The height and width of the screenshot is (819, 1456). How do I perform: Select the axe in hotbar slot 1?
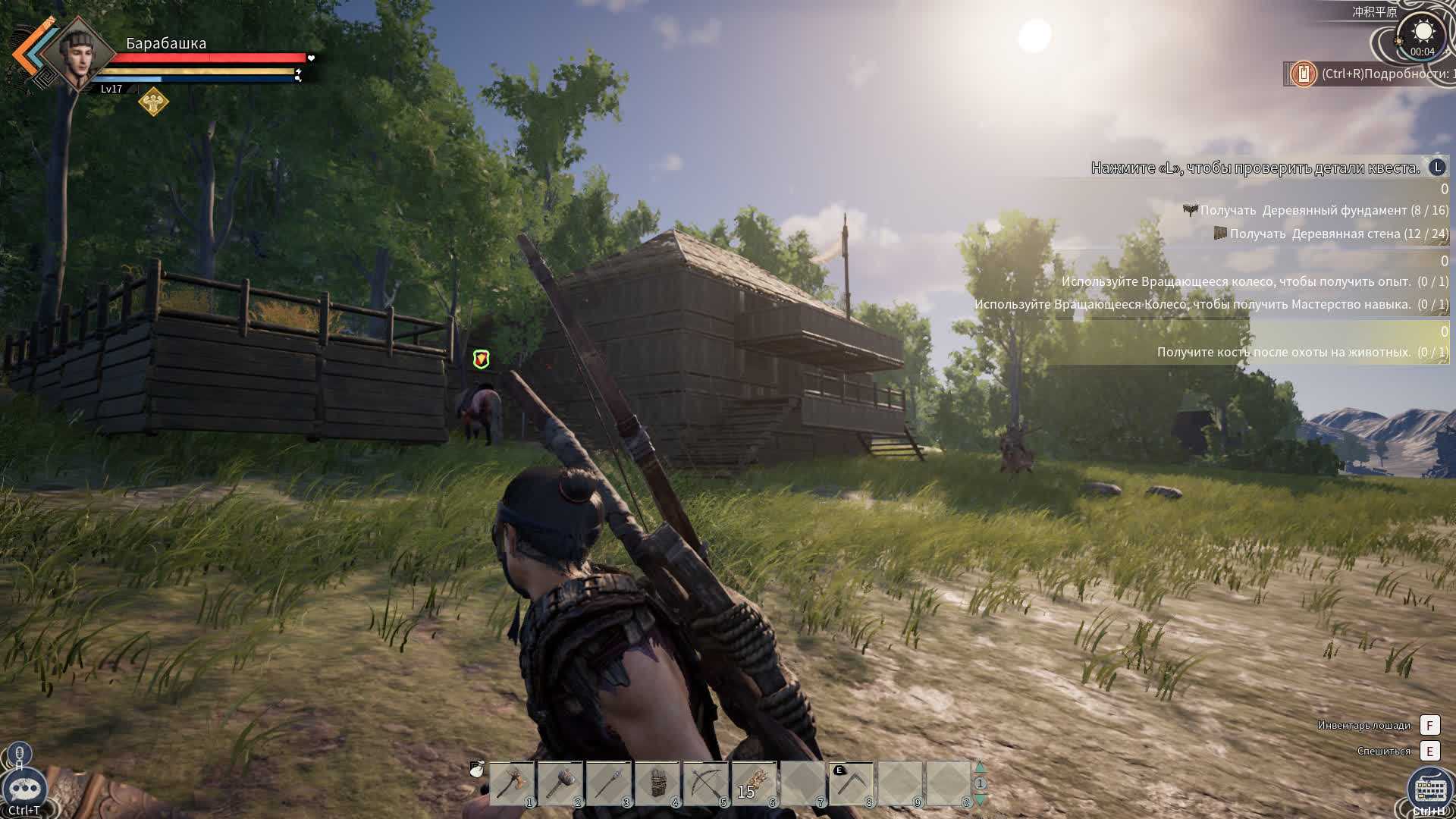512,783
